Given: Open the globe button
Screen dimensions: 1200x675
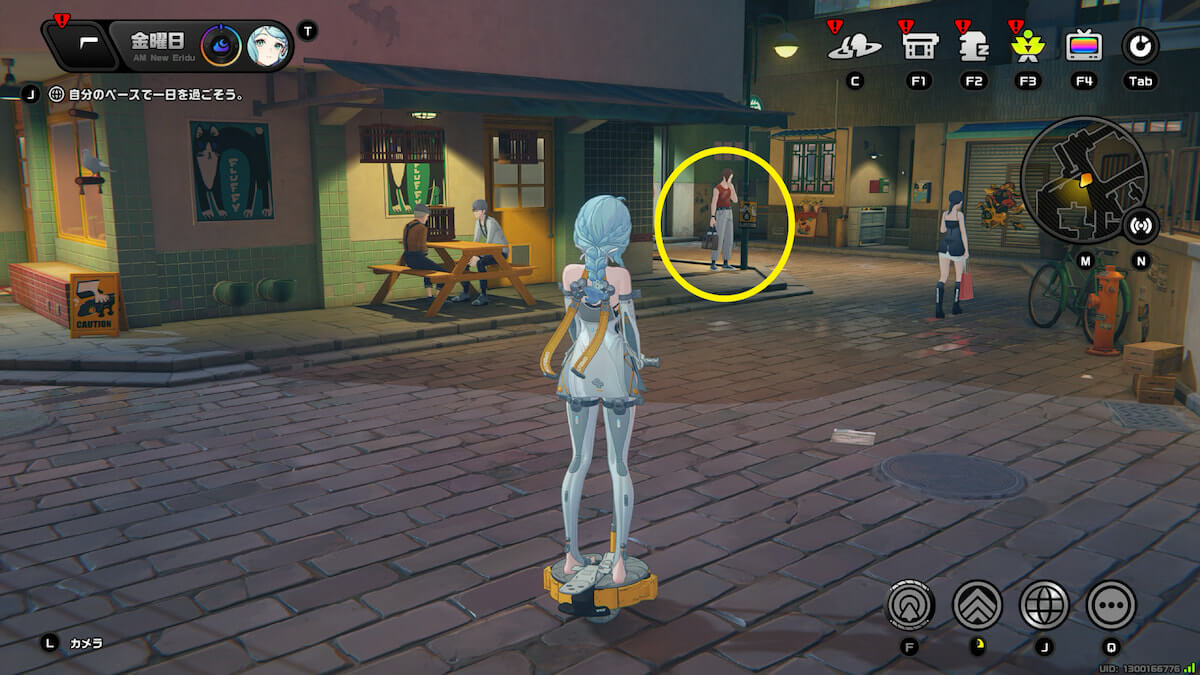Looking at the screenshot, I should click(1044, 604).
